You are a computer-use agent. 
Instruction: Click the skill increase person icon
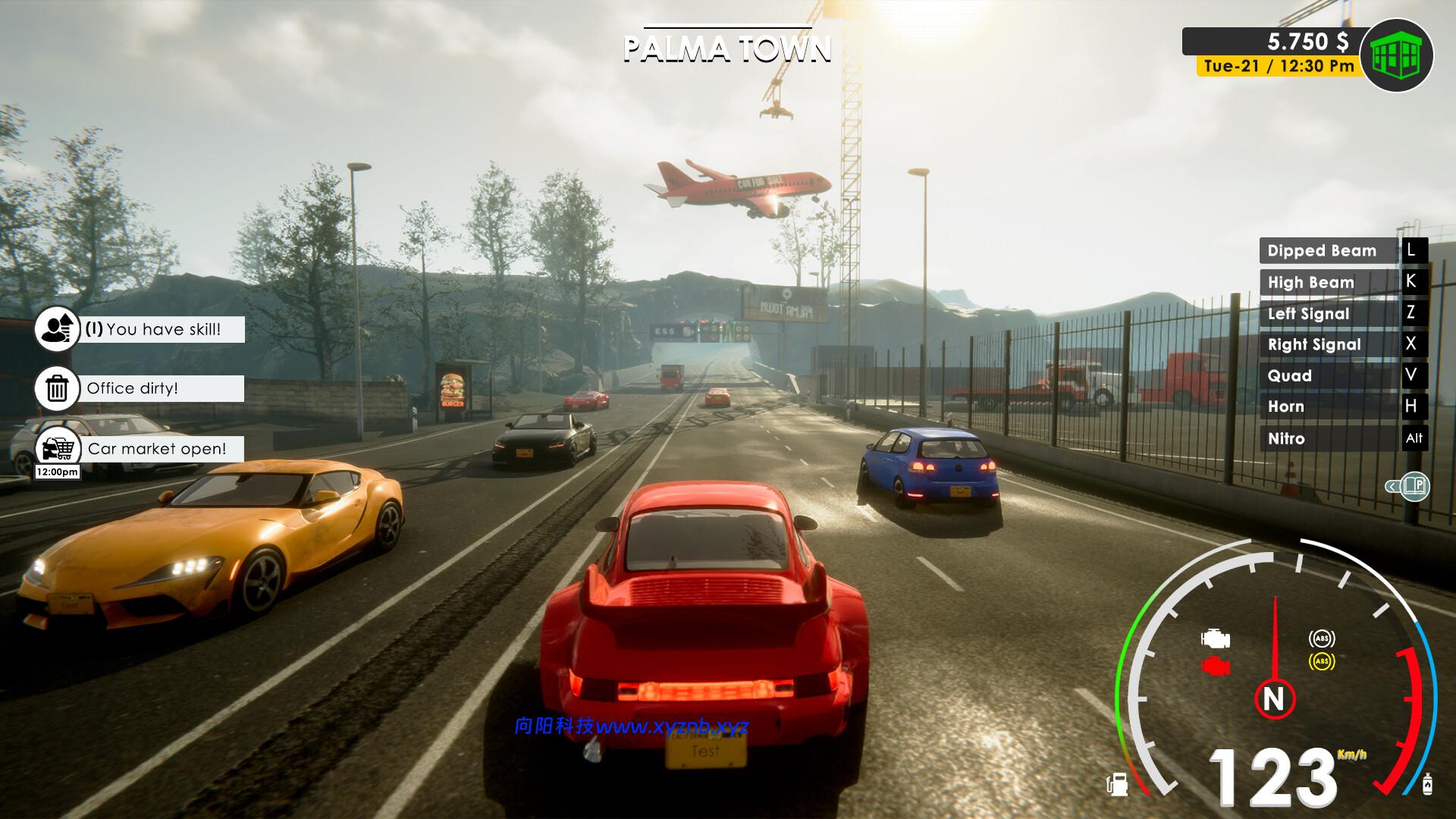(x=57, y=328)
